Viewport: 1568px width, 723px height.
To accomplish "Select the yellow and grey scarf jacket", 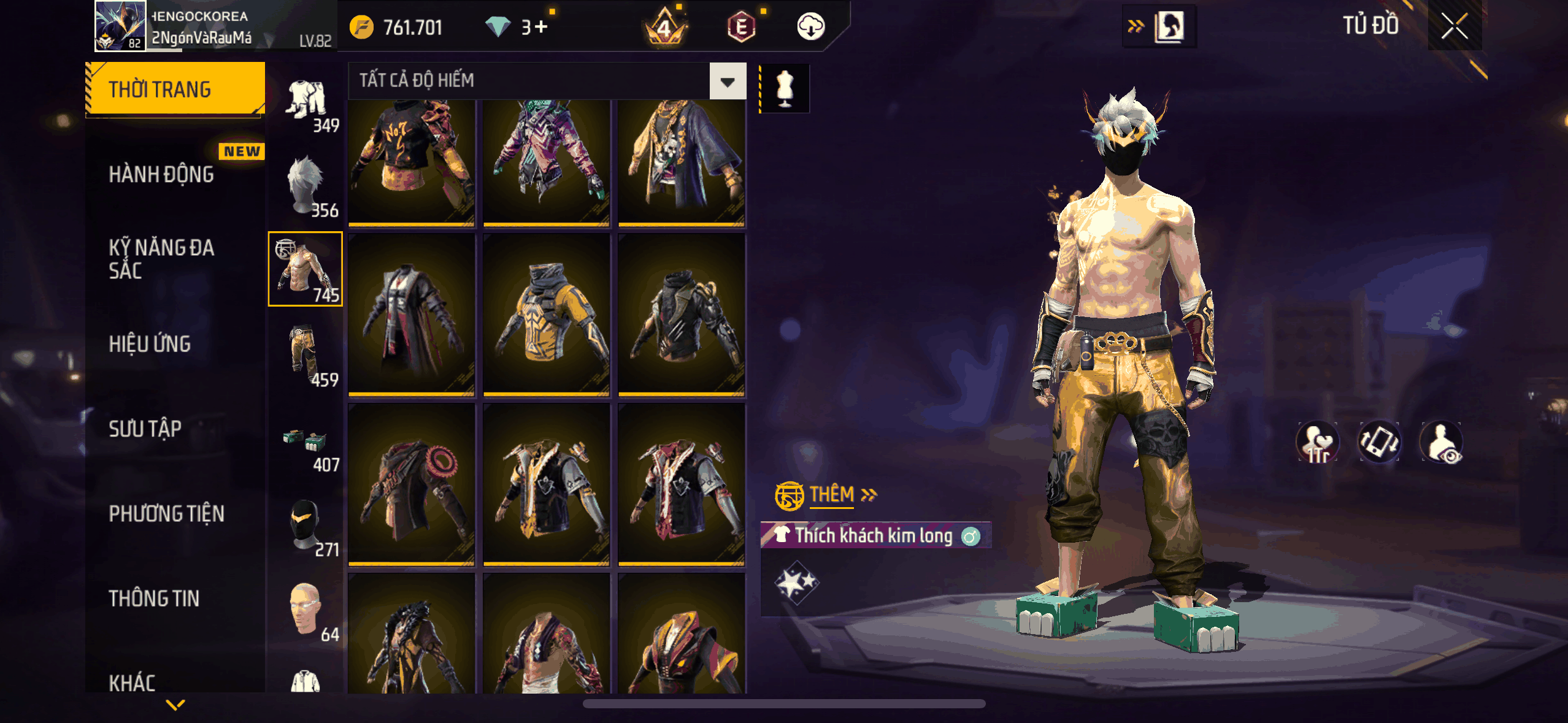I will tap(546, 314).
